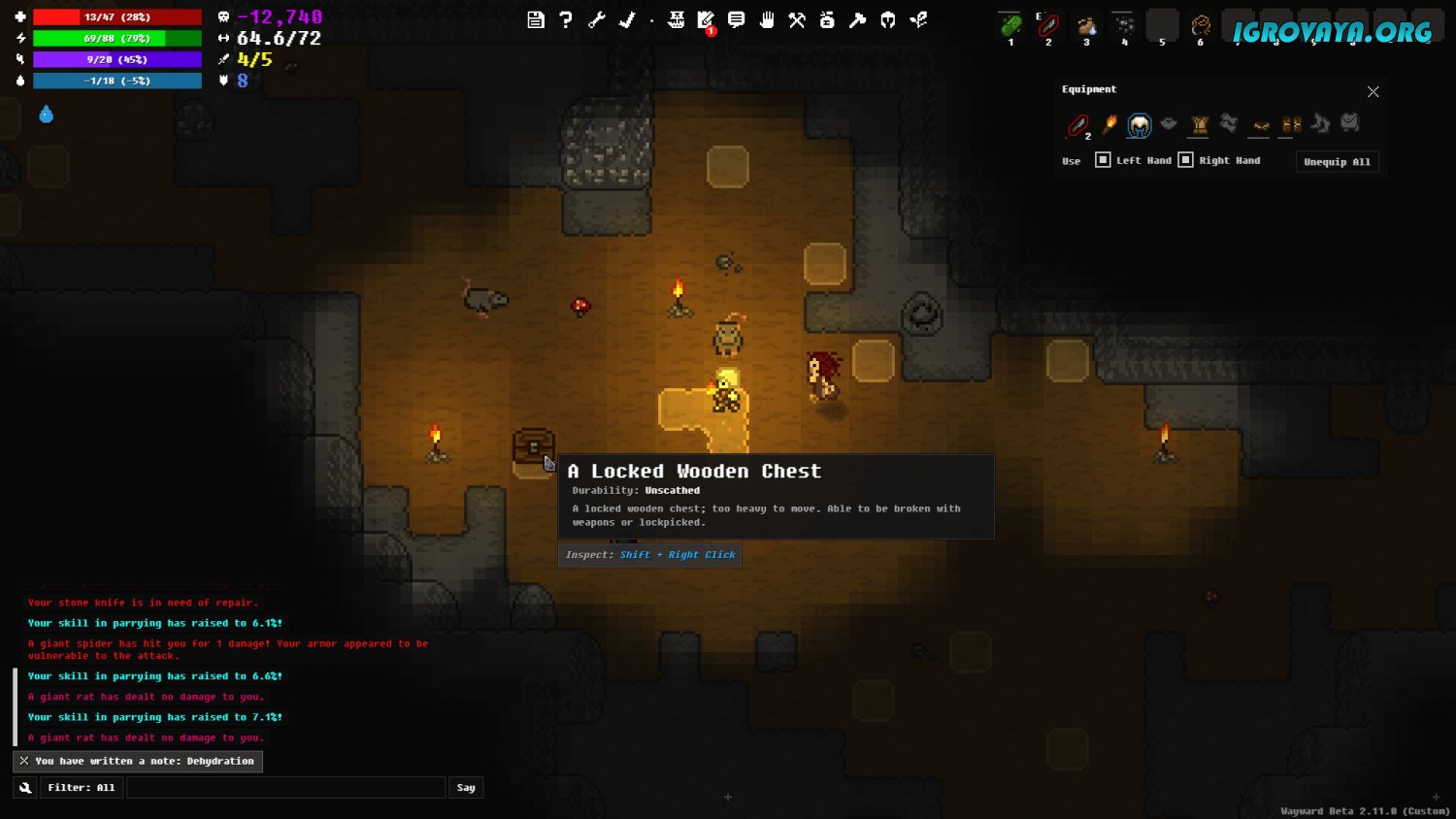Click the Unequip All button

pyautogui.click(x=1337, y=162)
